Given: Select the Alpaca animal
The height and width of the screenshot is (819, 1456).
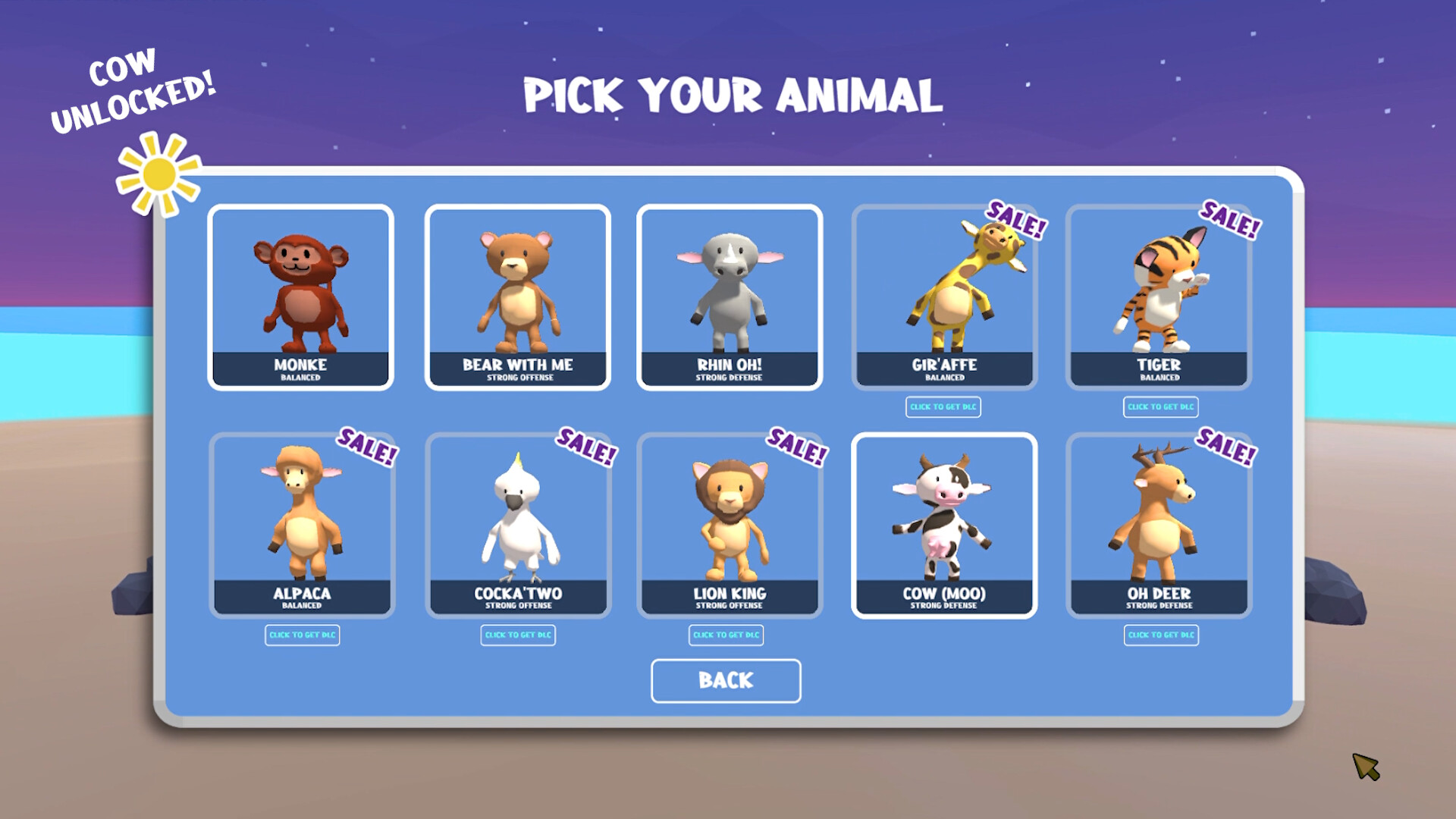Looking at the screenshot, I should (300, 523).
